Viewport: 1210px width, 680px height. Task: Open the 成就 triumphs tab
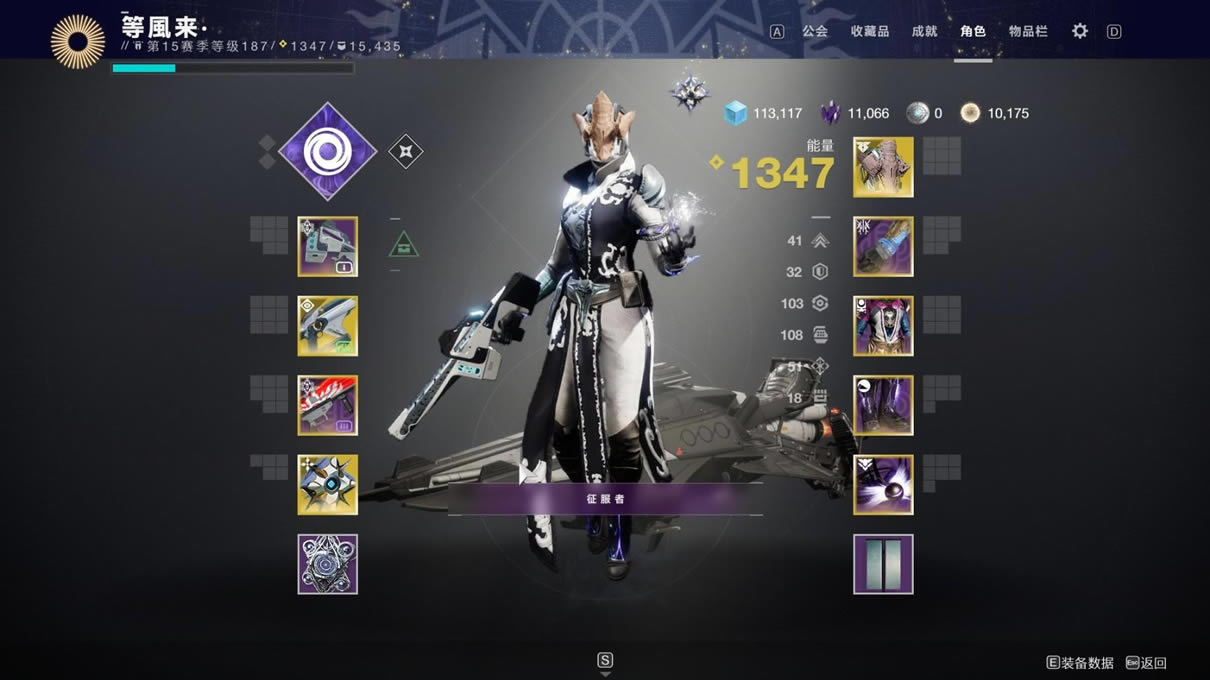pos(924,31)
